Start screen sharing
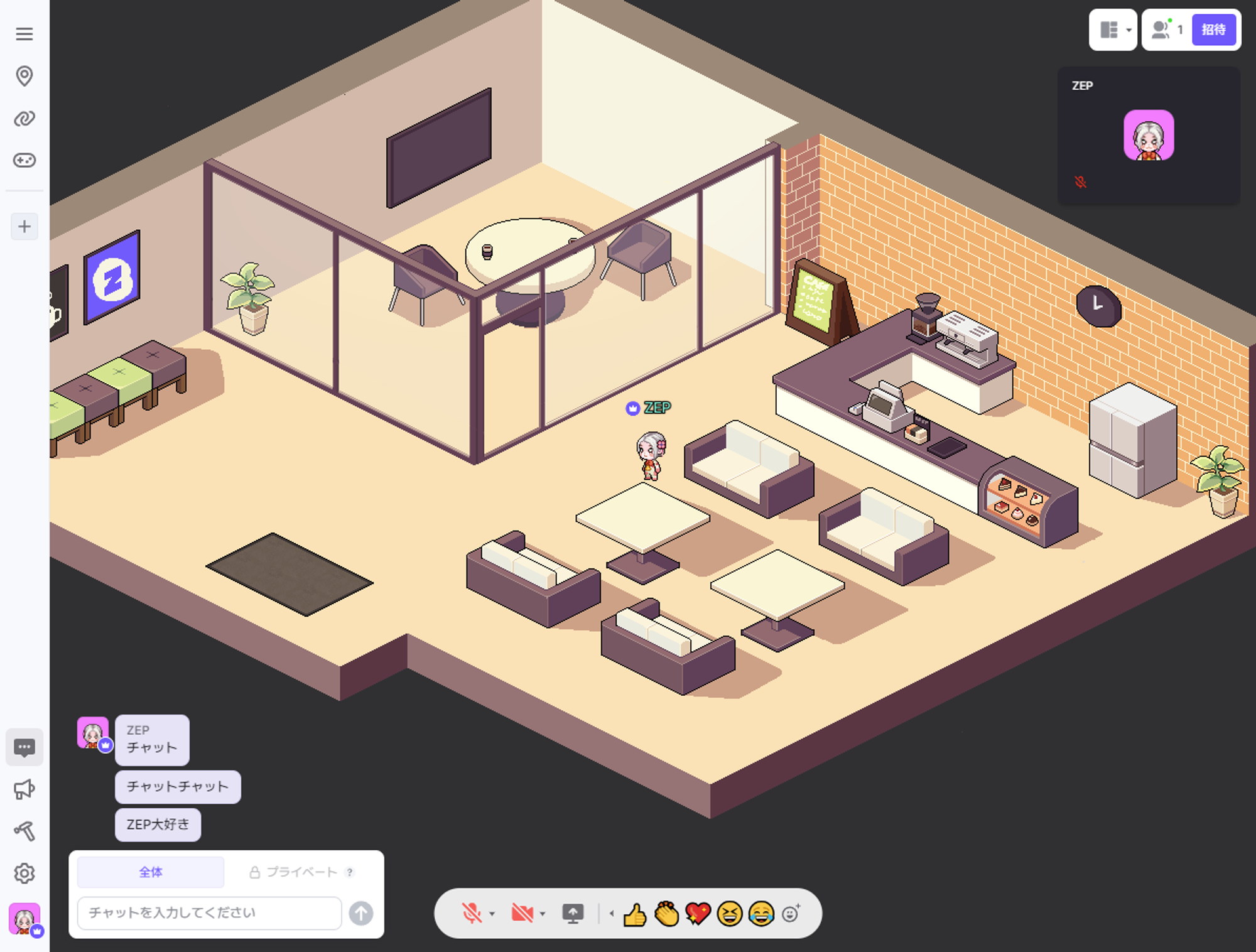The height and width of the screenshot is (952, 1256). pos(573,913)
